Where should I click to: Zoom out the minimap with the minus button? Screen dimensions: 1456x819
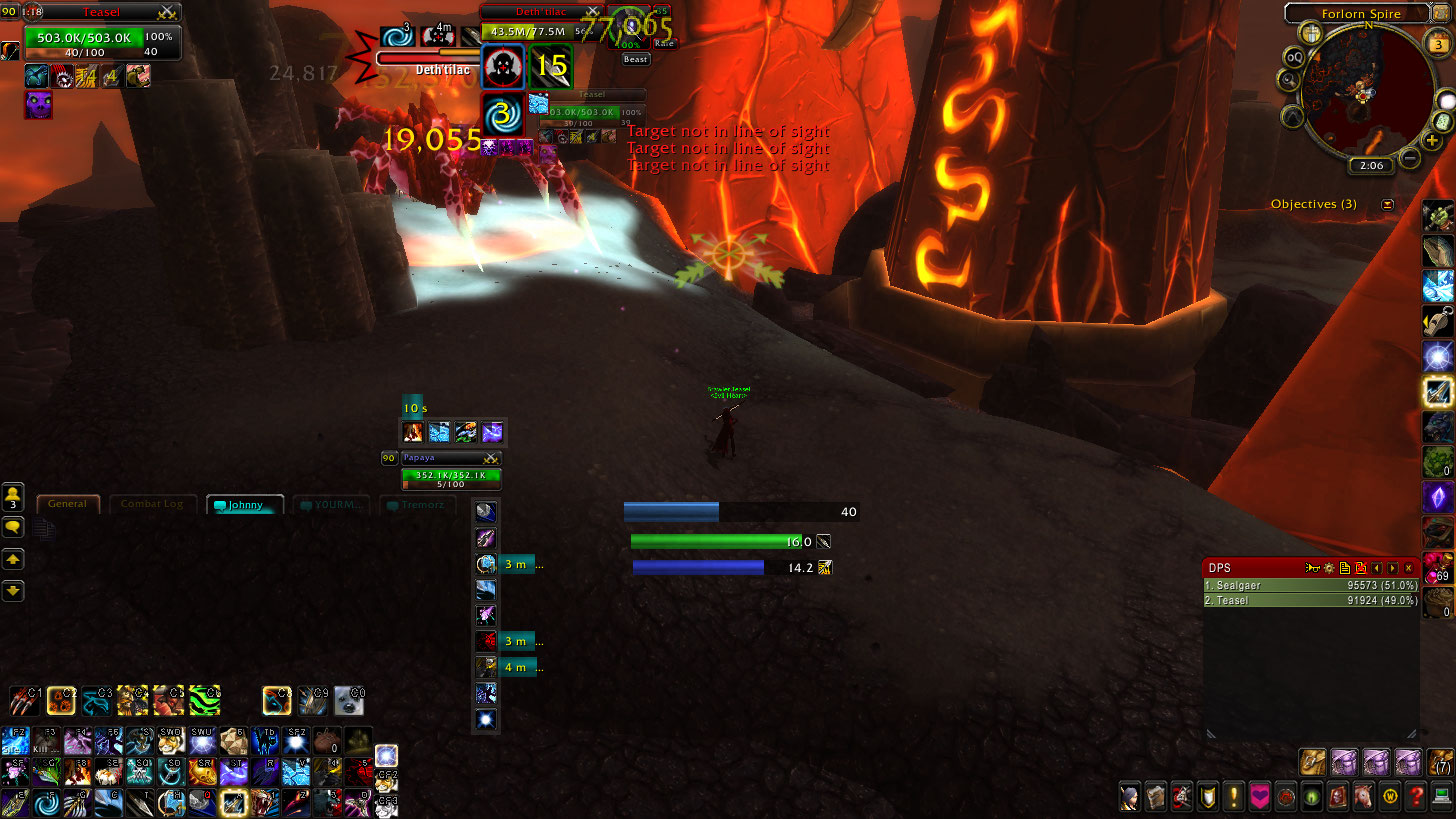coord(1410,157)
